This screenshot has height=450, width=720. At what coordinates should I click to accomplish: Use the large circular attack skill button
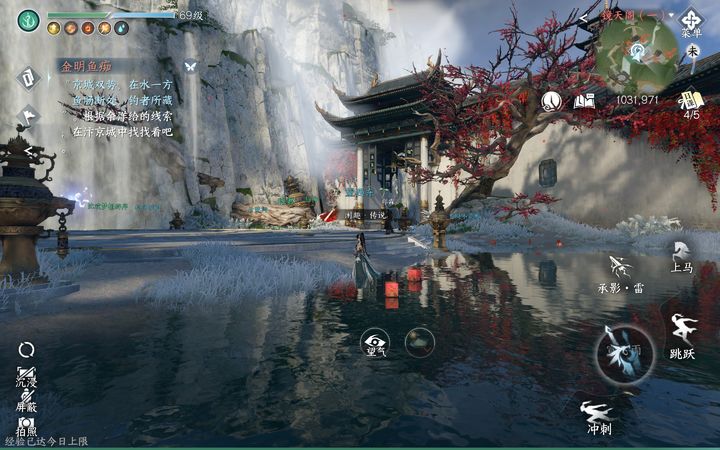(x=625, y=354)
